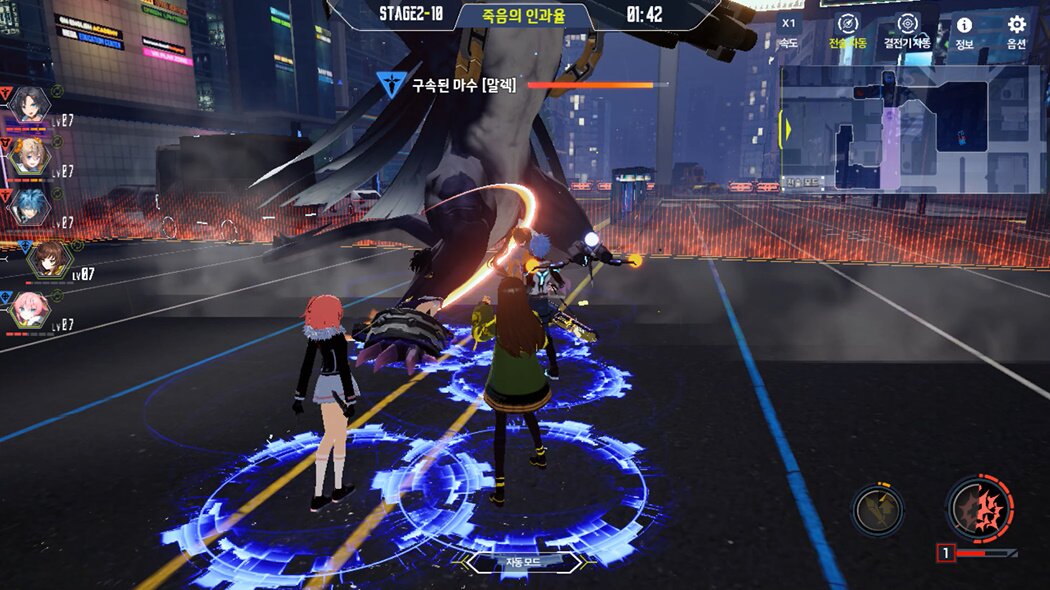
Task: Toggle the 전술 자동 auto tactics button
Action: 846,31
